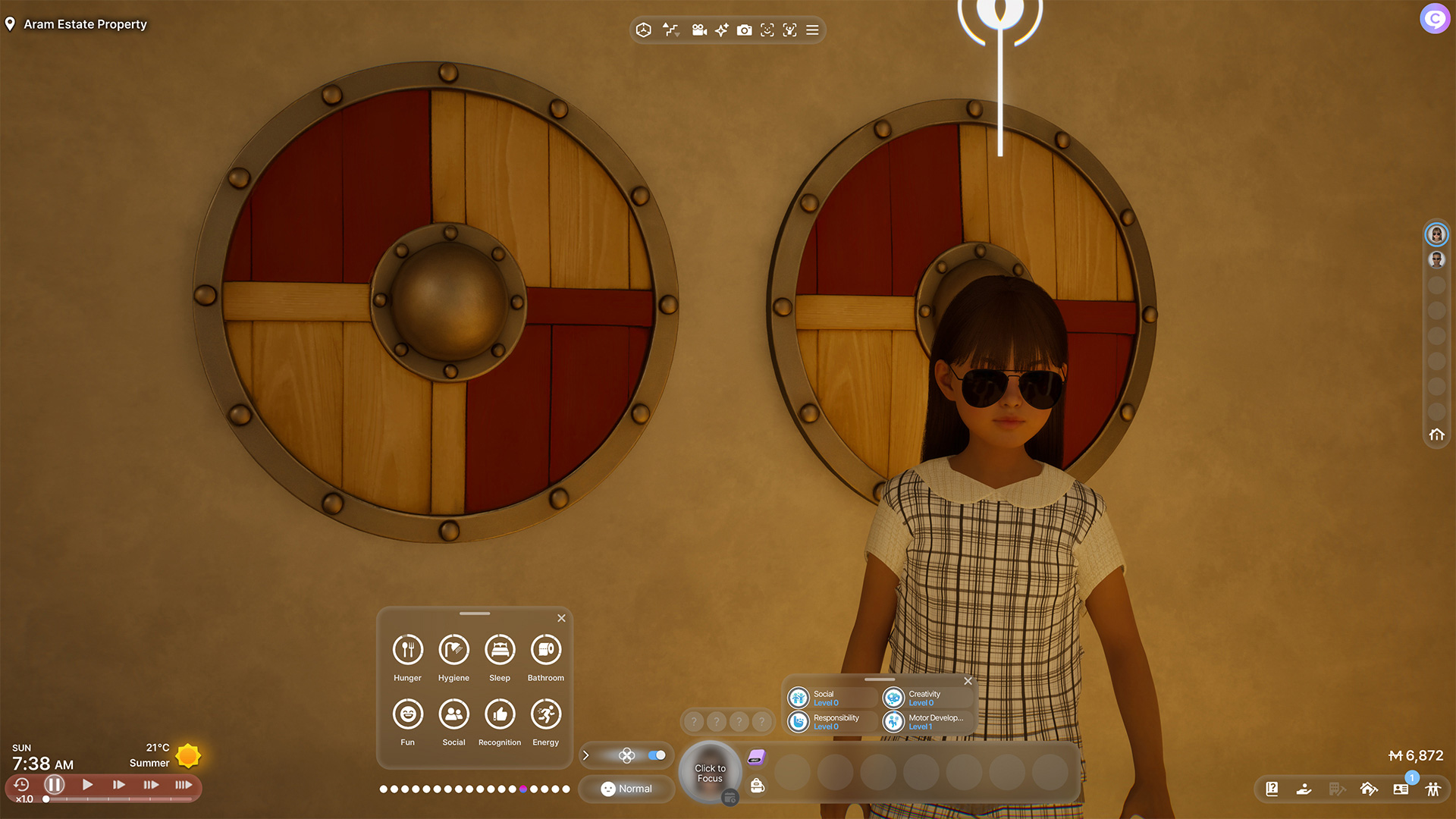Select the Bathroom need icon

(x=546, y=650)
